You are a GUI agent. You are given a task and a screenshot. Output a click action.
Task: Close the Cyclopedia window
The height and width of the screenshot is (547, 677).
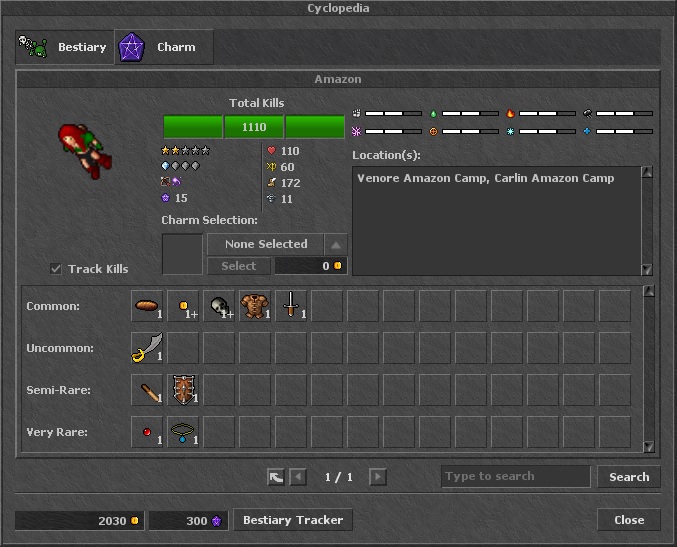[629, 520]
